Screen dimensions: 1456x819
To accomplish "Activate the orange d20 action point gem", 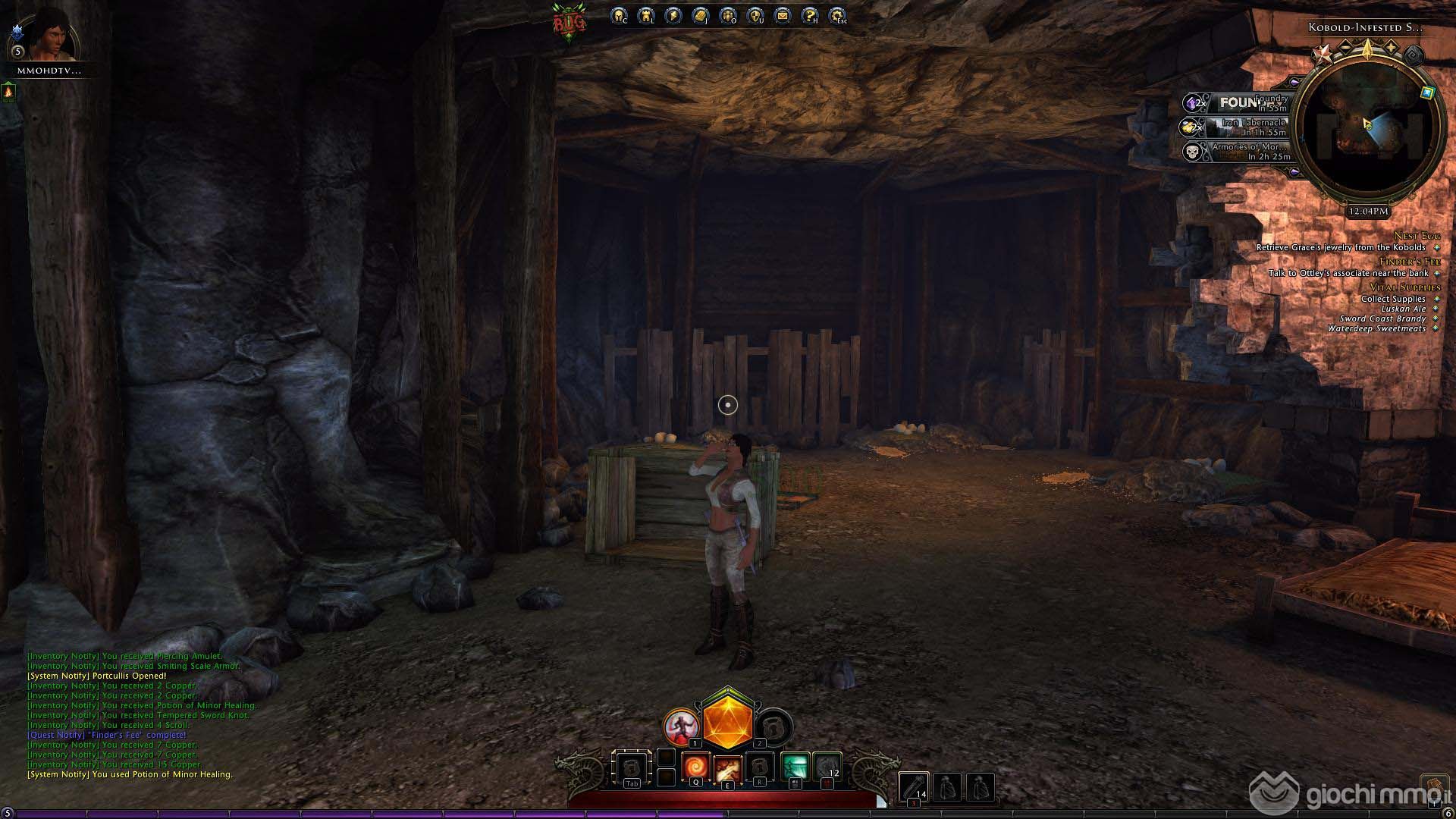I will pyautogui.click(x=727, y=720).
